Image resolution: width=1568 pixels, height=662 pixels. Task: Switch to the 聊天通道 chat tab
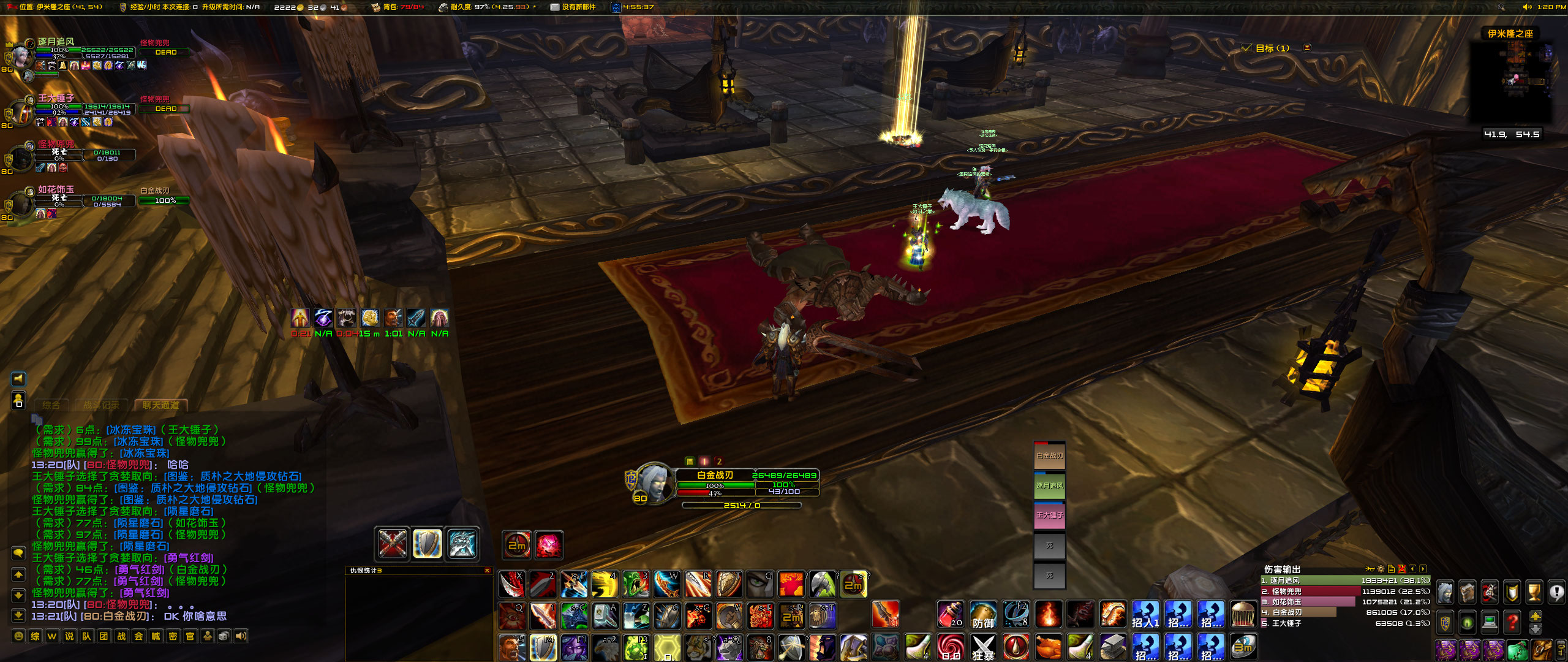pyautogui.click(x=162, y=405)
